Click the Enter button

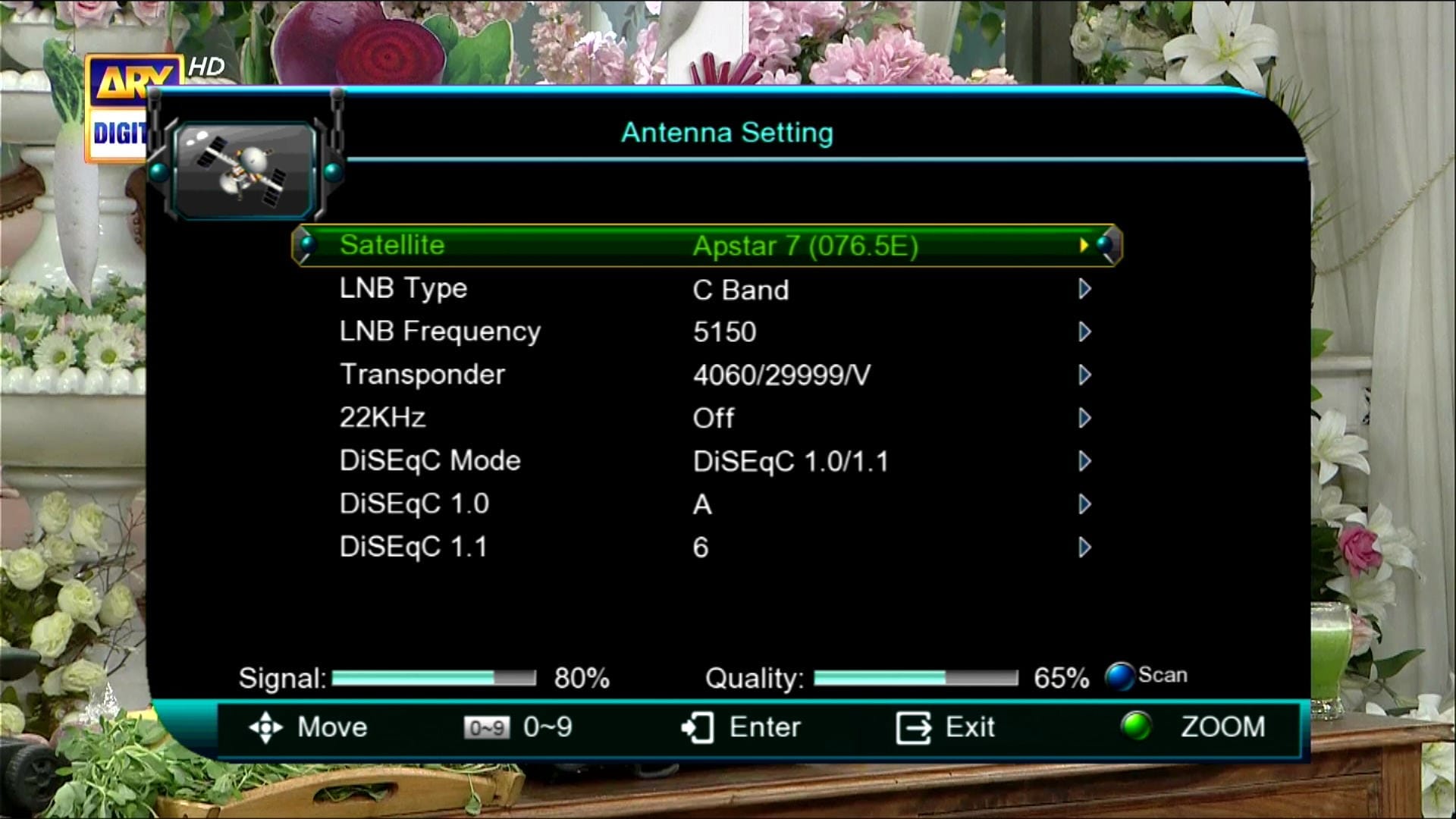click(x=741, y=728)
